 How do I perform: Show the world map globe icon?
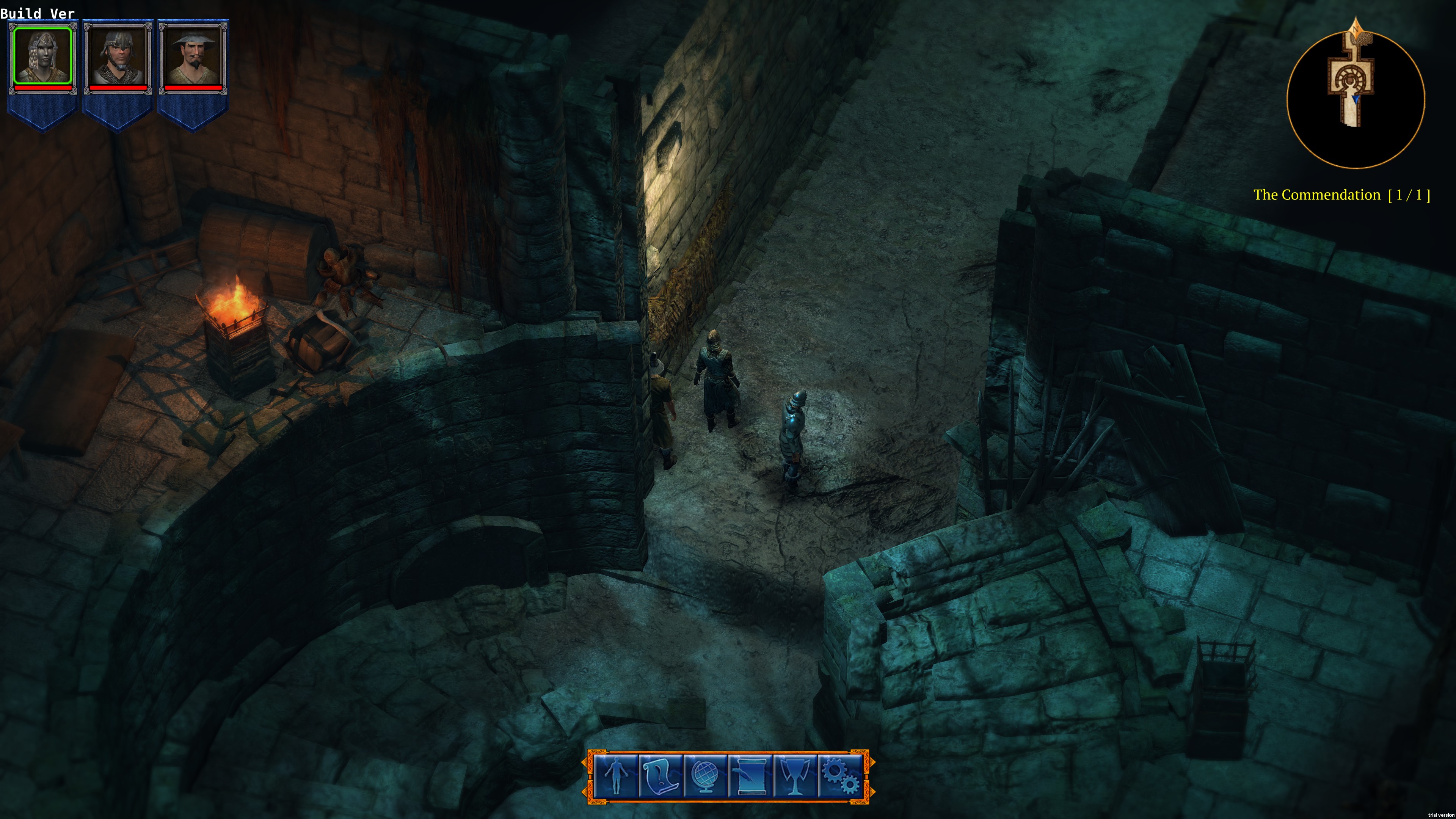pyautogui.click(x=705, y=775)
